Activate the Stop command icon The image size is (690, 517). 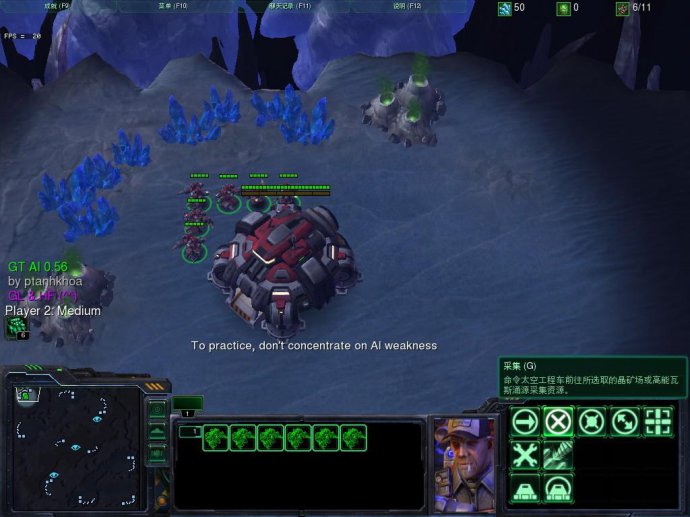coord(558,422)
